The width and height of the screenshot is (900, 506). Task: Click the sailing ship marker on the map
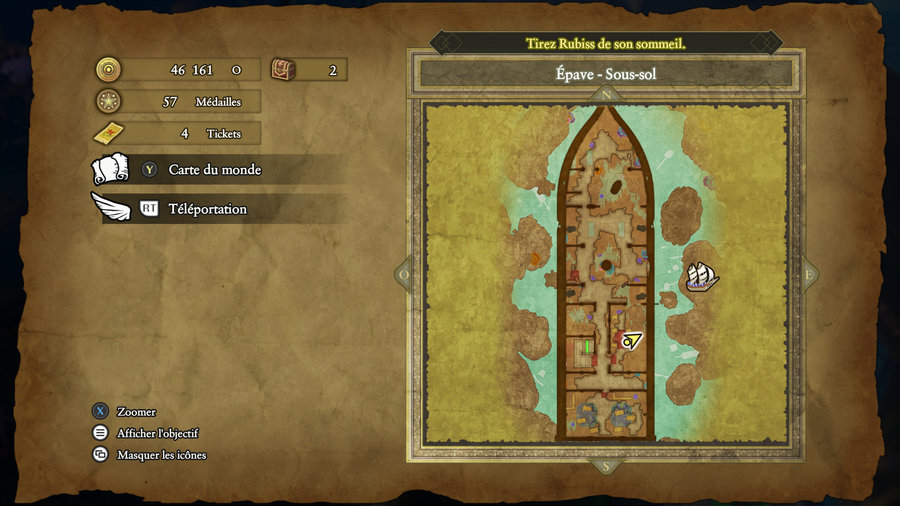click(x=703, y=275)
